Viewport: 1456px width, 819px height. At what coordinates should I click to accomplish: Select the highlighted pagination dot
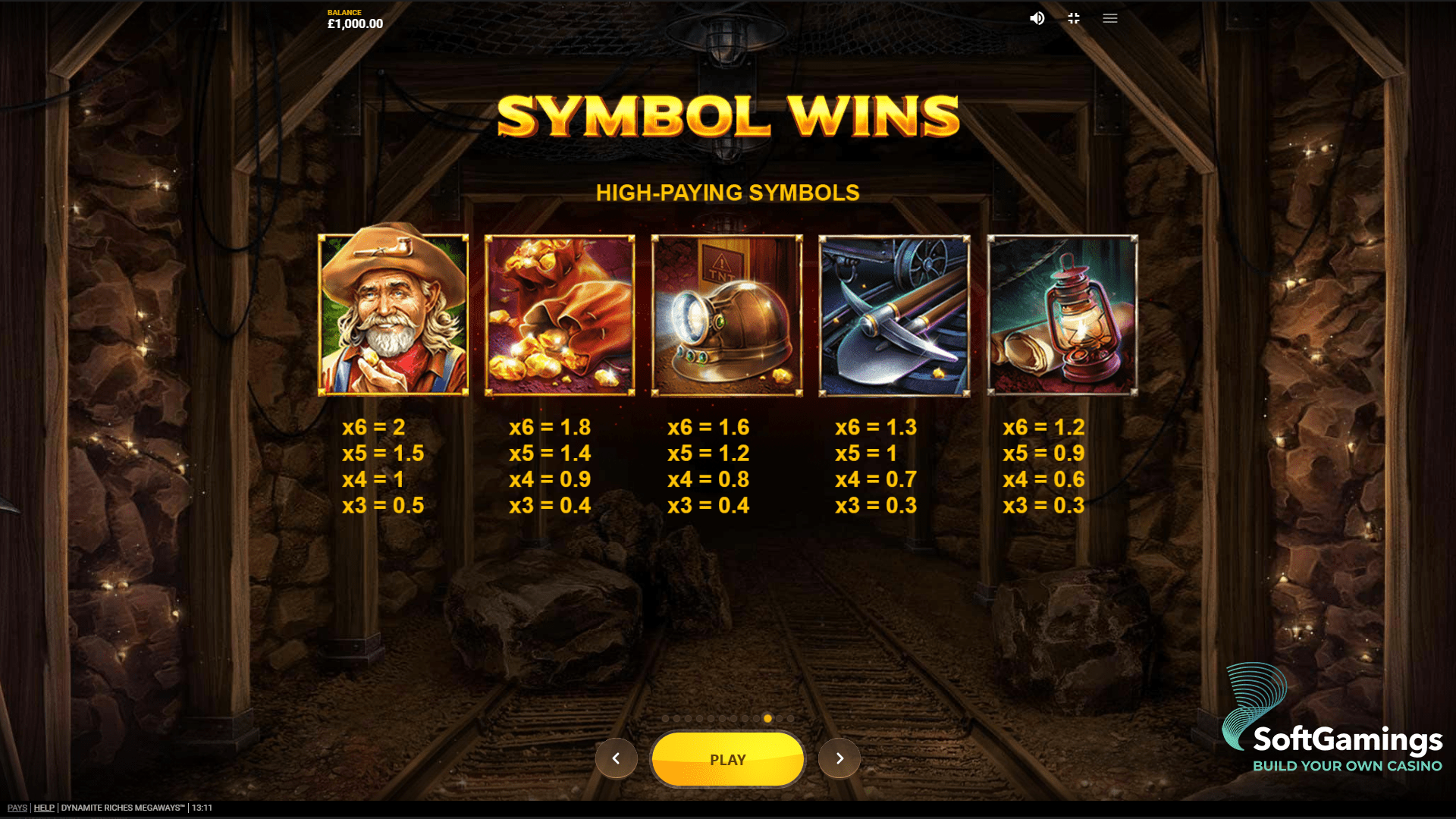(x=767, y=717)
